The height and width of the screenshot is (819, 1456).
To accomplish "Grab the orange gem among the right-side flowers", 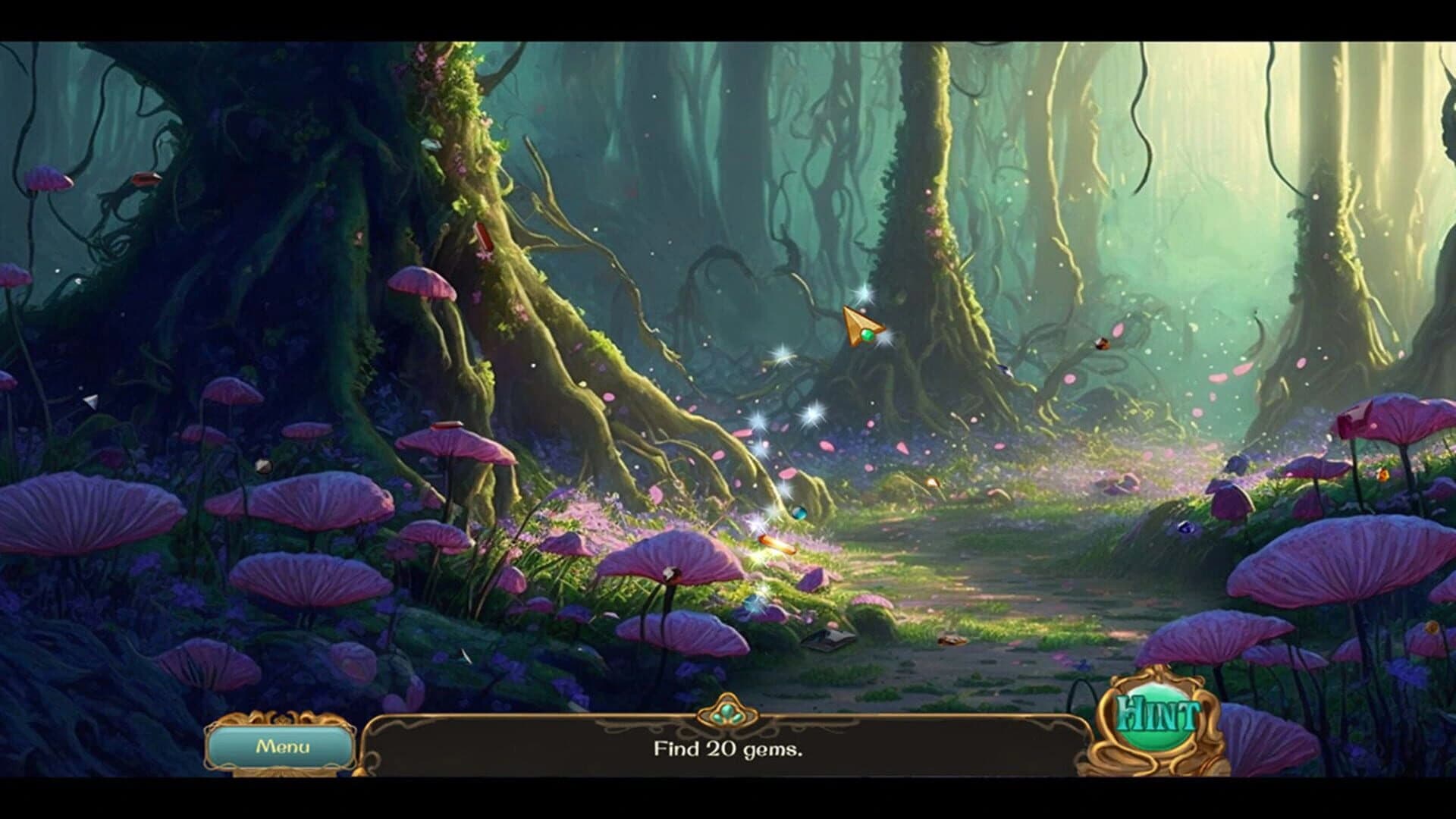I will 1382,475.
